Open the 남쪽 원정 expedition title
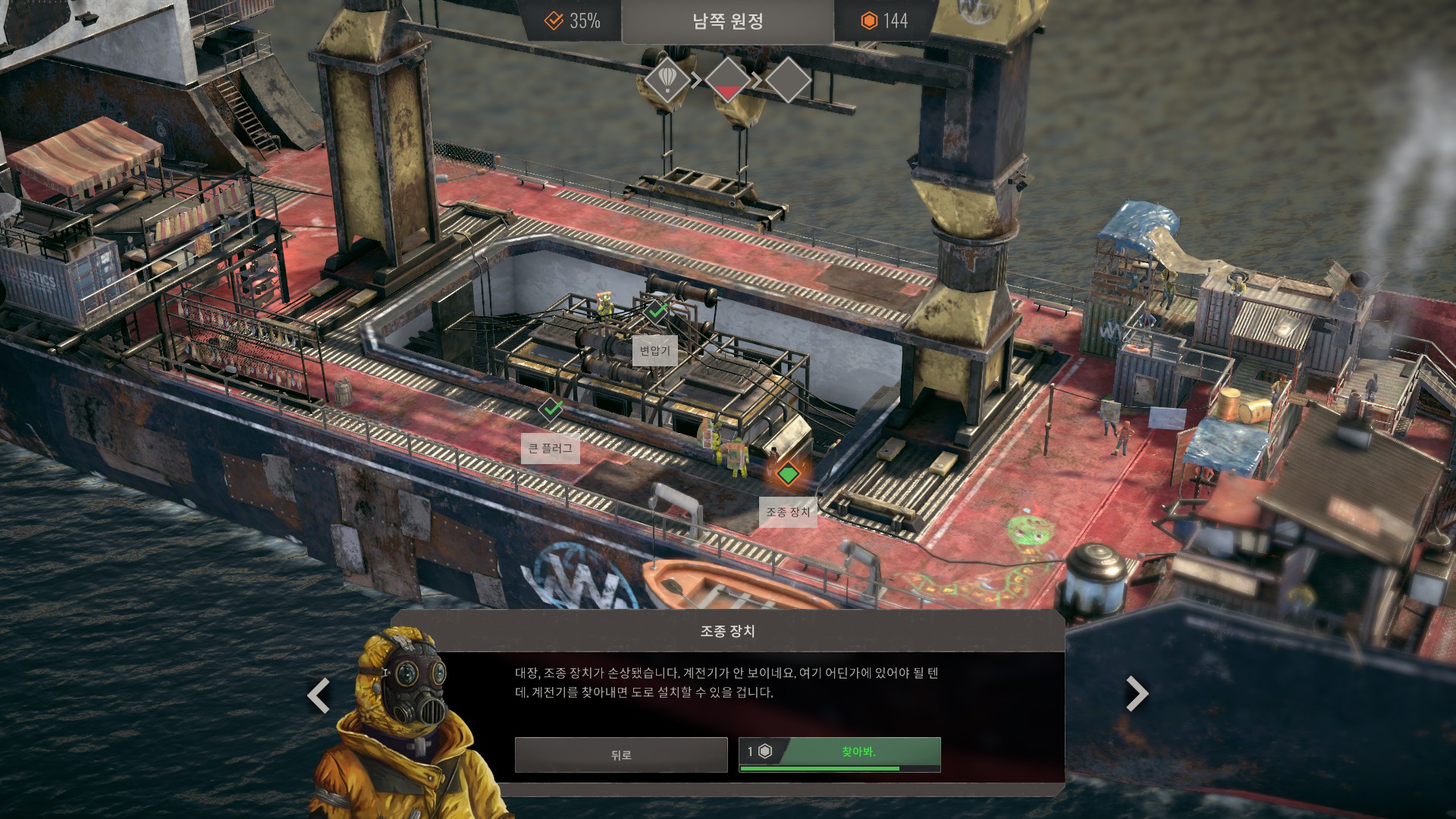 coord(727,21)
